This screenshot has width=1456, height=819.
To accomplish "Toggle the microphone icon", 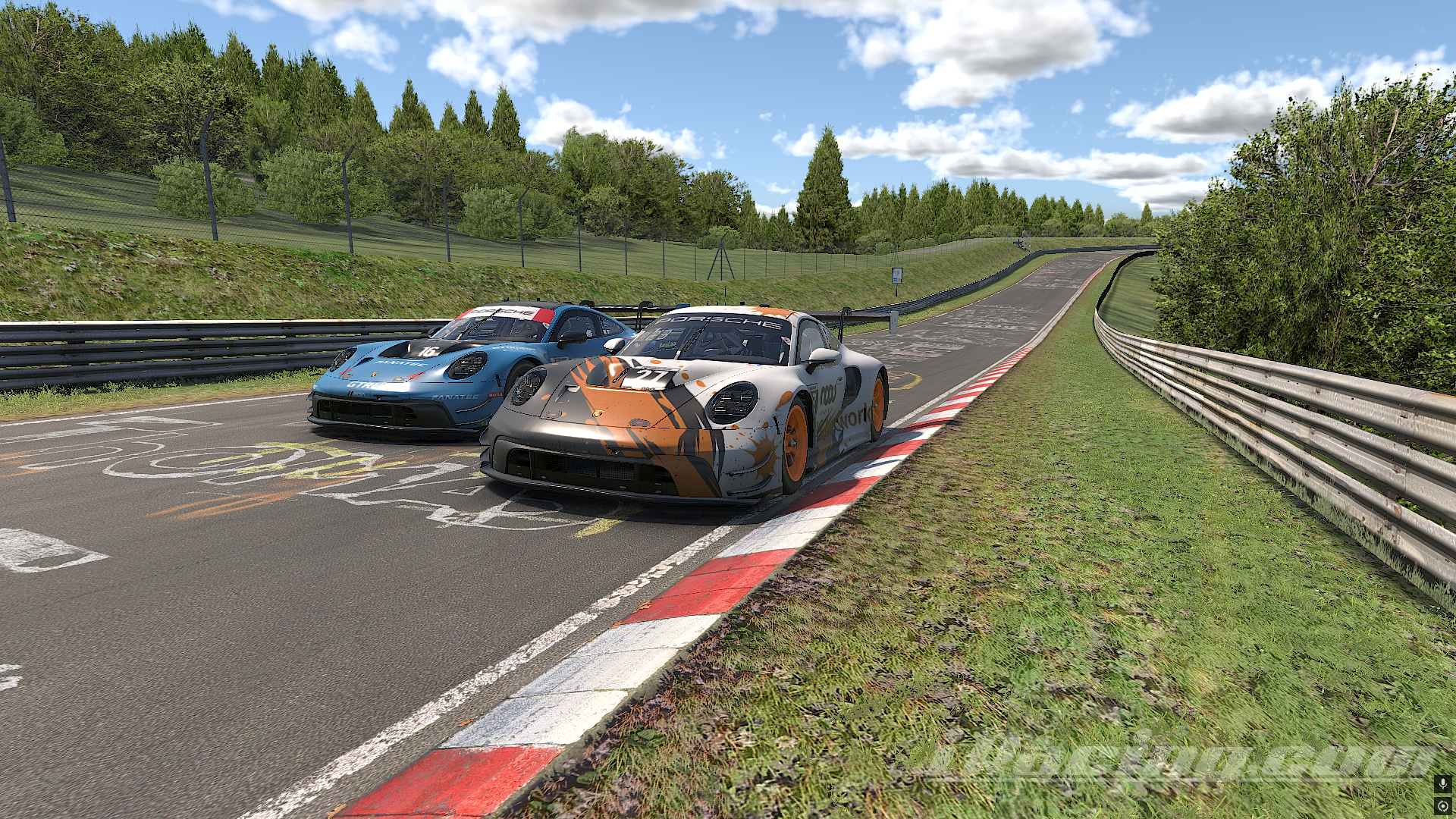I will [x=1443, y=783].
